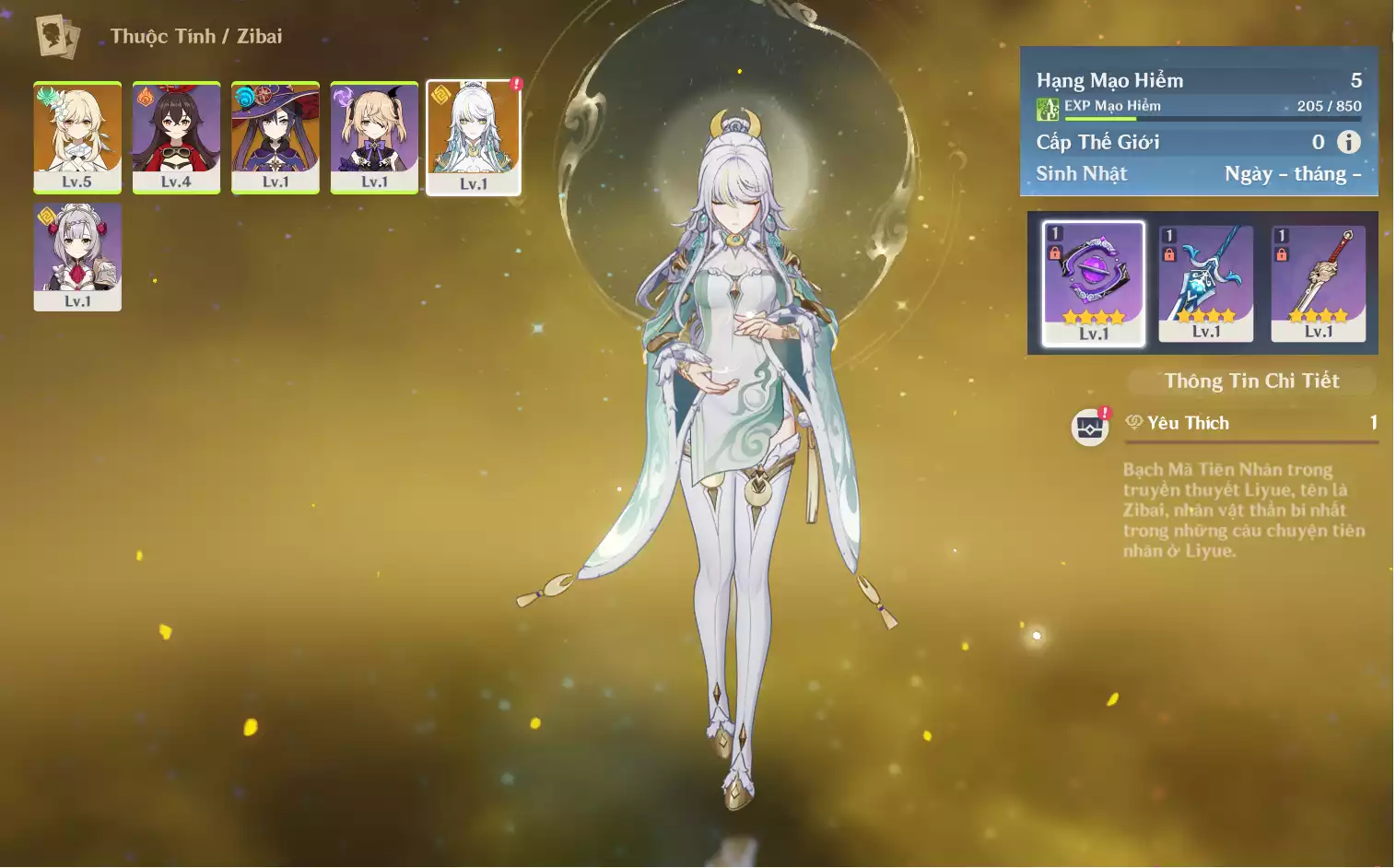1396x868 pixels.
Task: Choose Noelle's maid character portrait
Action: click(x=77, y=257)
